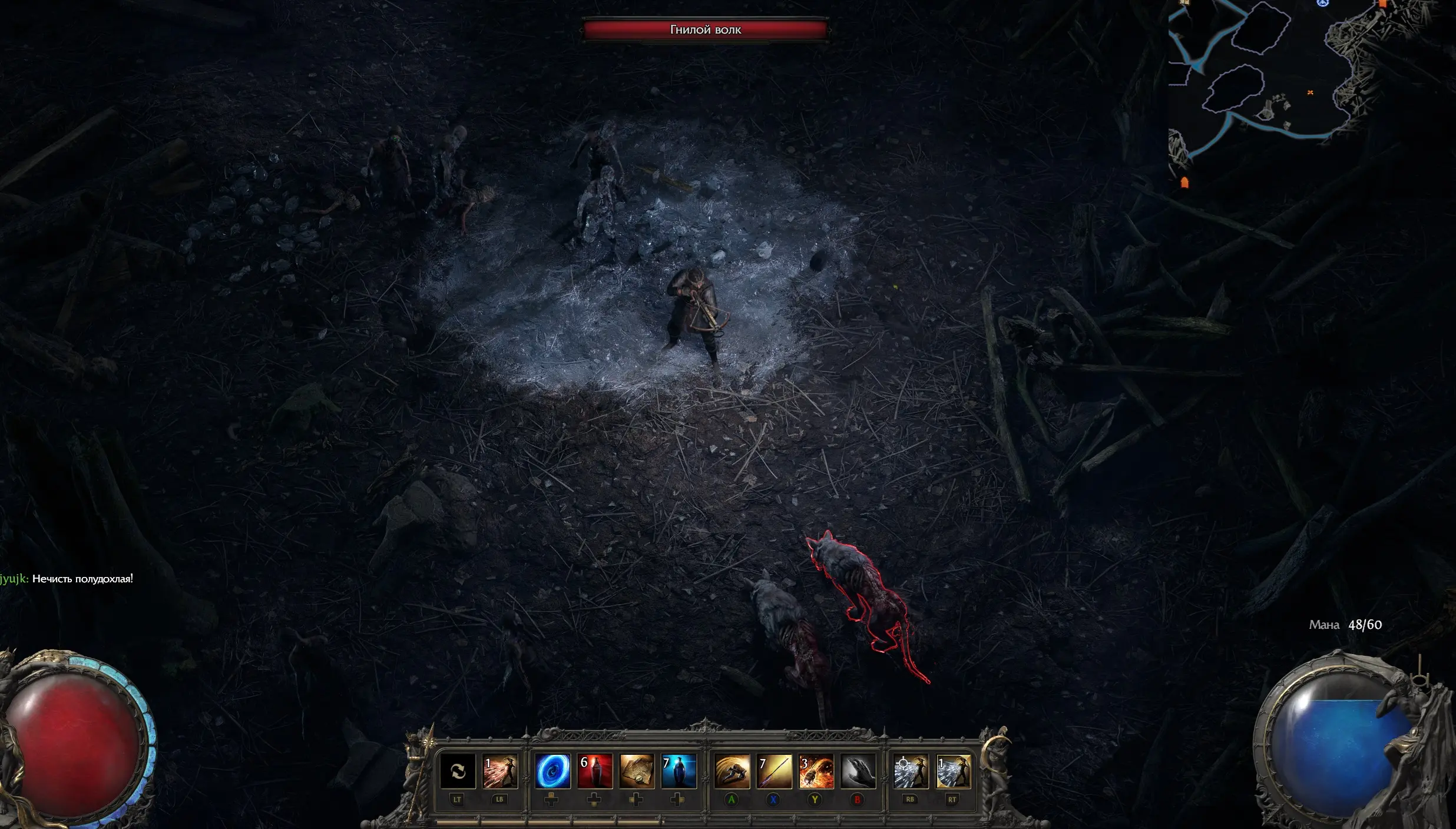Use the red life flask
The image size is (1456, 829).
click(595, 771)
